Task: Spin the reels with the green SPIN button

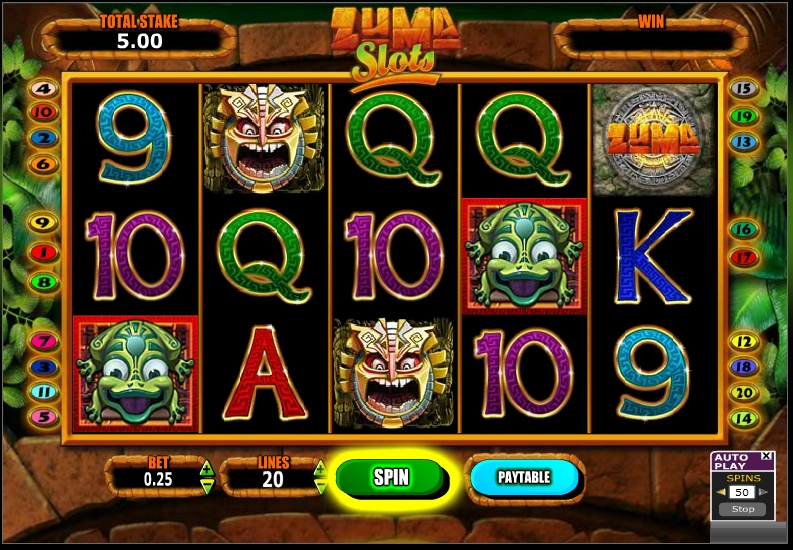Action: [391, 477]
